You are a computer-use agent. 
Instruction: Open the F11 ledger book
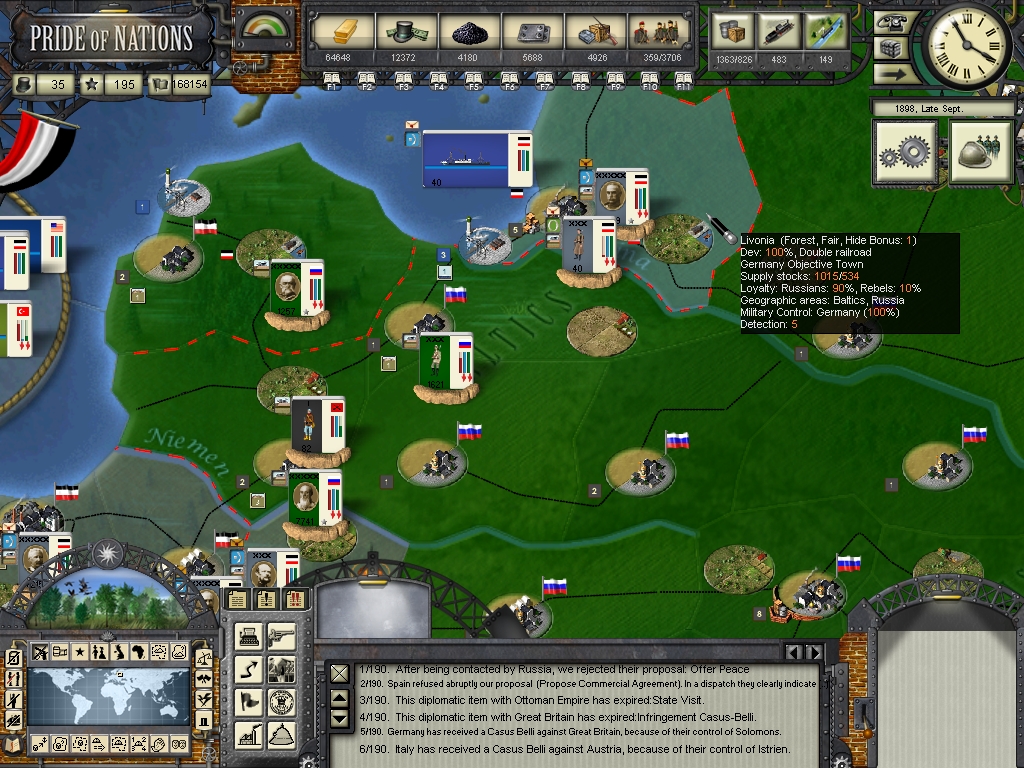(684, 79)
